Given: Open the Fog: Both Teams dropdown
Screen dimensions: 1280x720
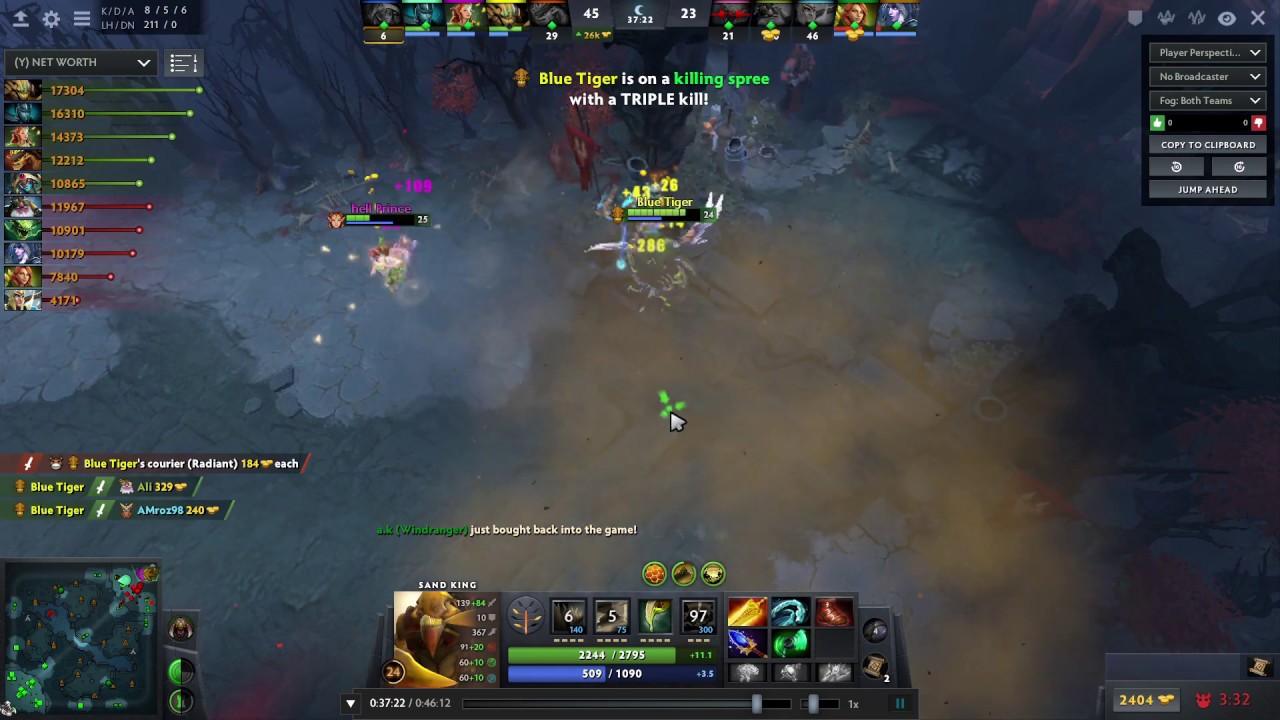Looking at the screenshot, I should [1208, 100].
